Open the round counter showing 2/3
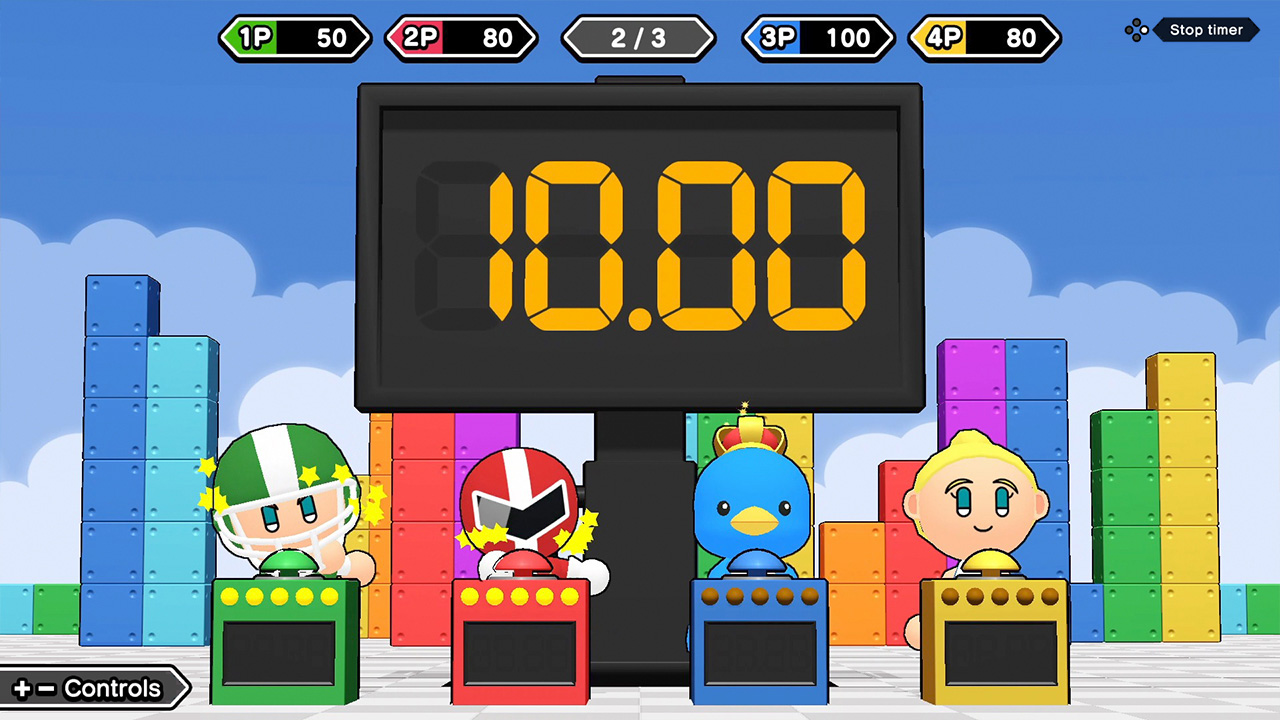Viewport: 1280px width, 720px height. [638, 38]
